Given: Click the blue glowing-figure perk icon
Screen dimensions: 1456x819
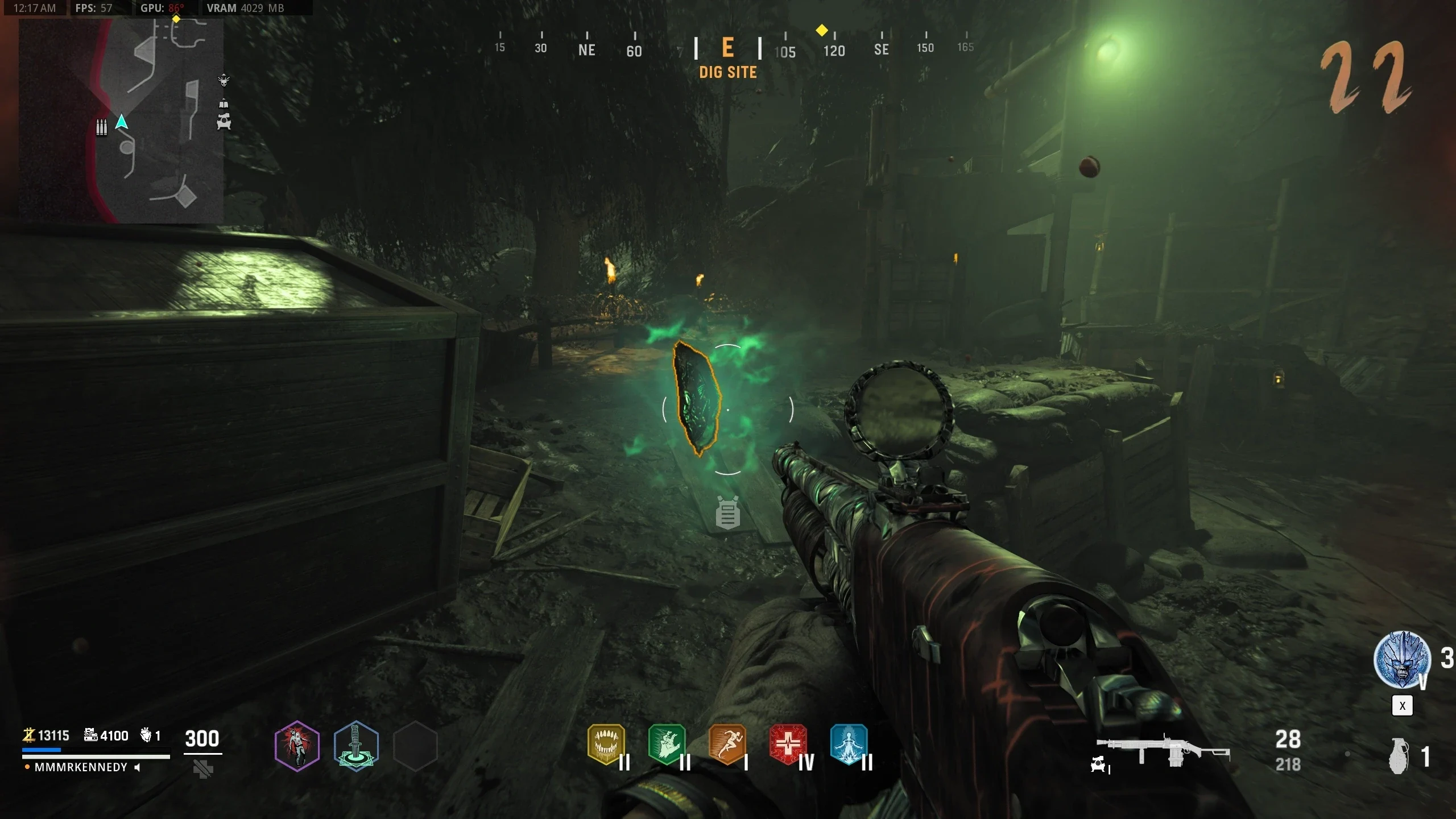Looking at the screenshot, I should [x=849, y=744].
